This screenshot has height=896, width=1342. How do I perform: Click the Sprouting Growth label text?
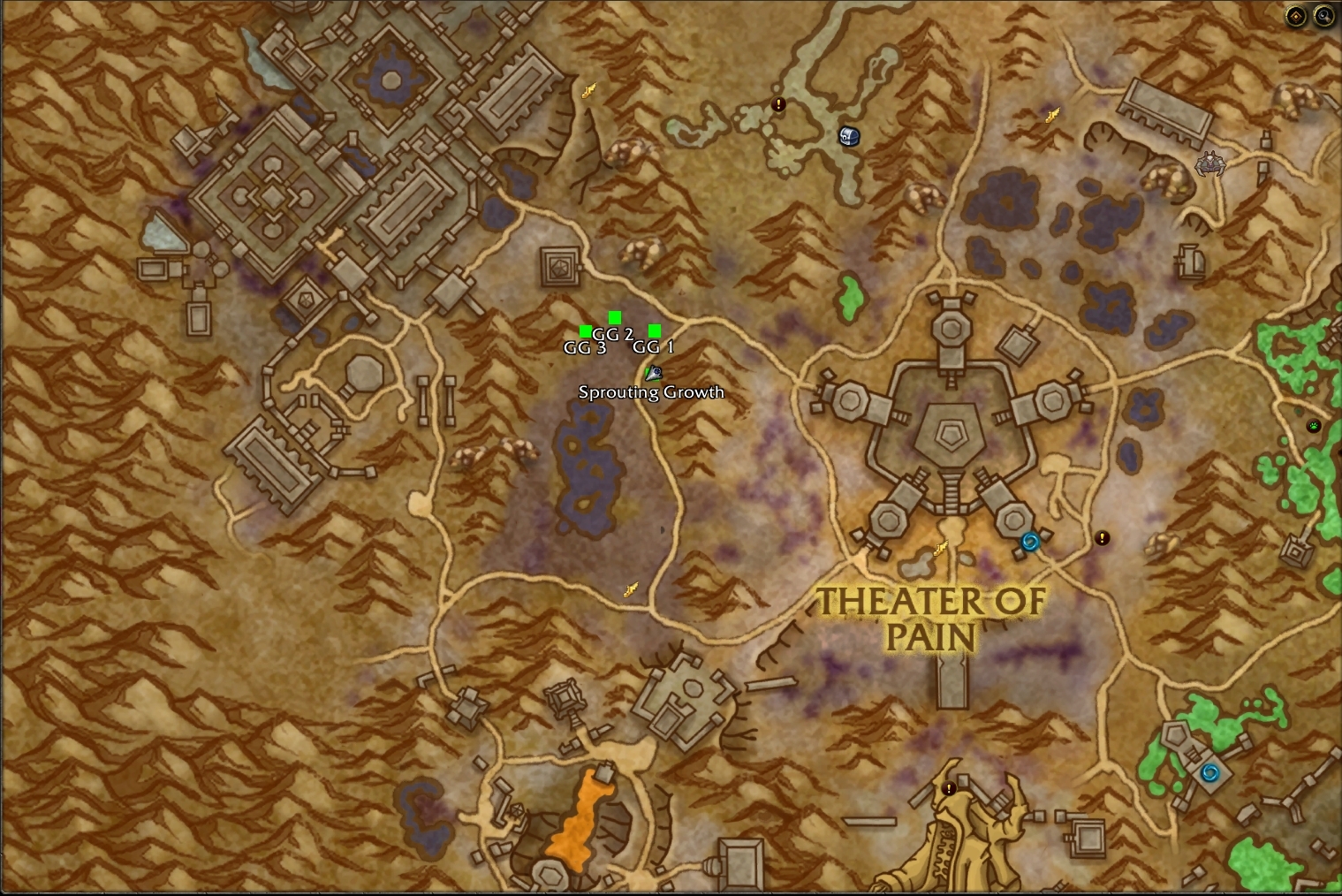click(651, 391)
